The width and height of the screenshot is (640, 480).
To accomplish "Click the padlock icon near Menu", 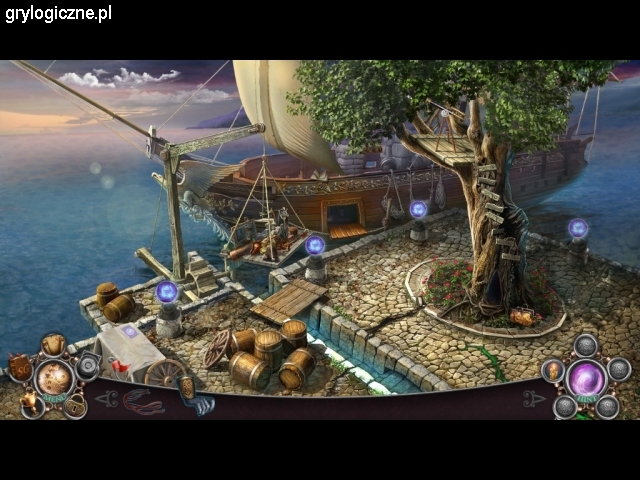I will pyautogui.click(x=73, y=405).
